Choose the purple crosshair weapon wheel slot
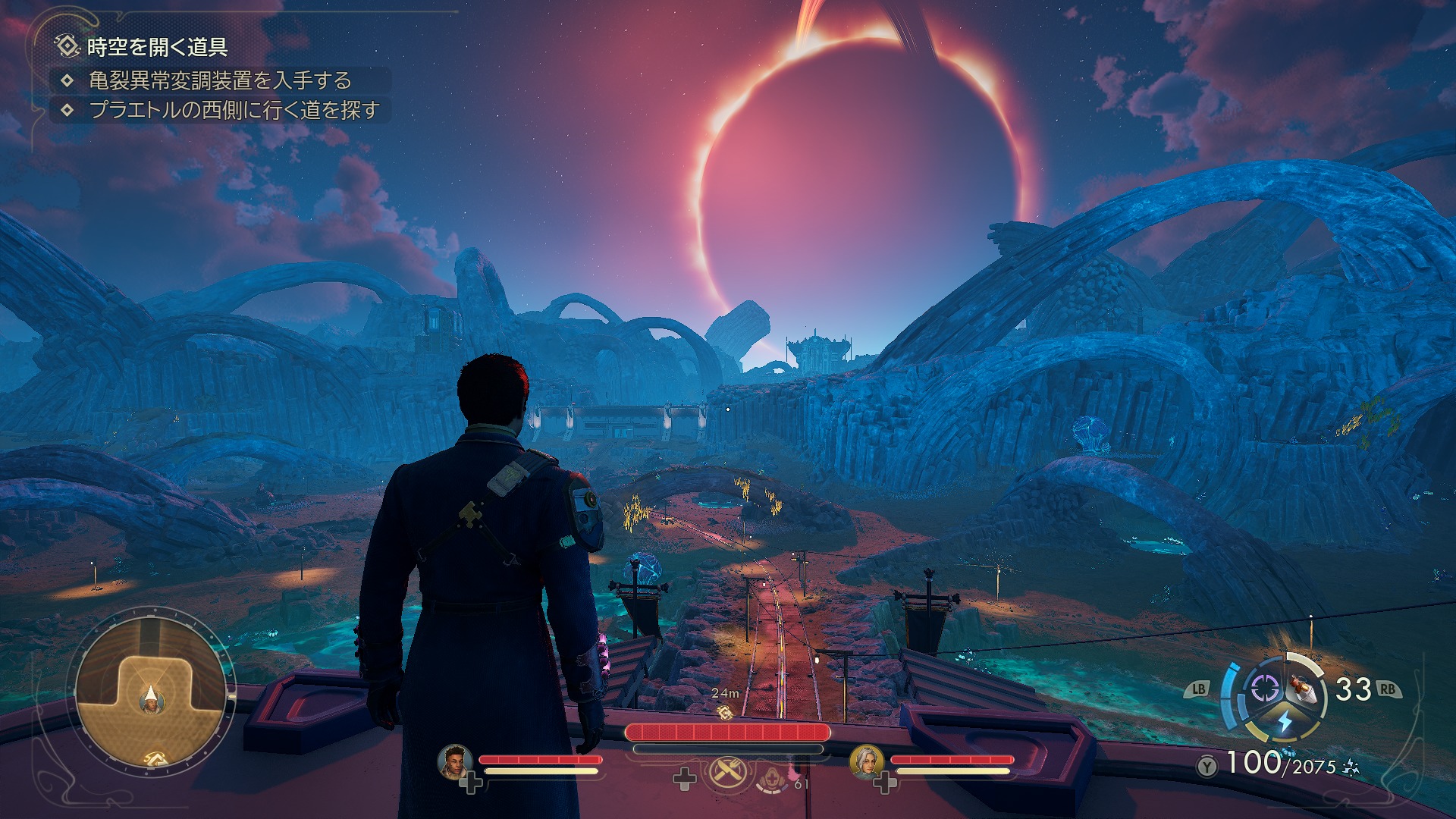The image size is (1456, 819). 1264,689
